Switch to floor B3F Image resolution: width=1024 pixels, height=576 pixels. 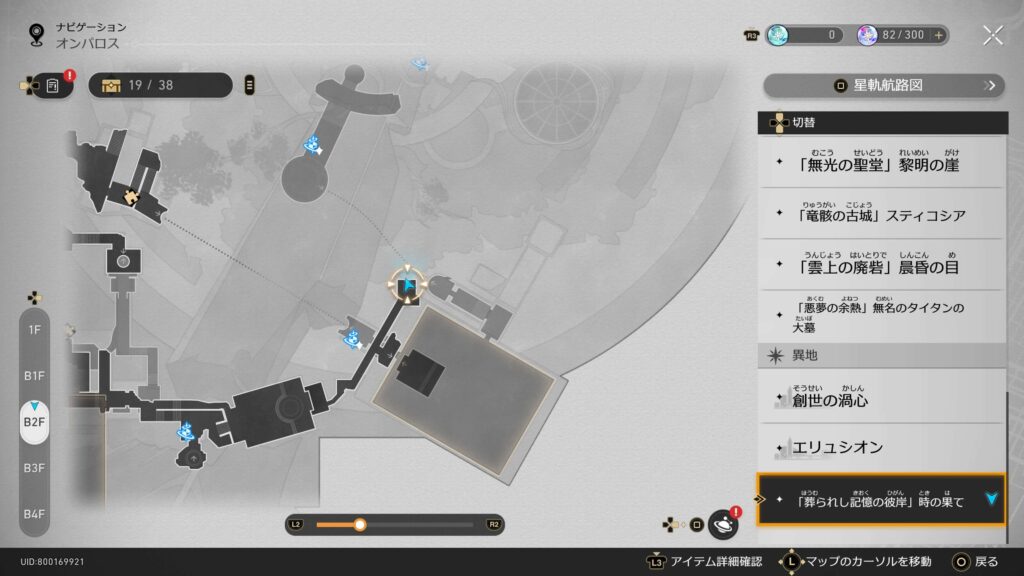(x=35, y=467)
